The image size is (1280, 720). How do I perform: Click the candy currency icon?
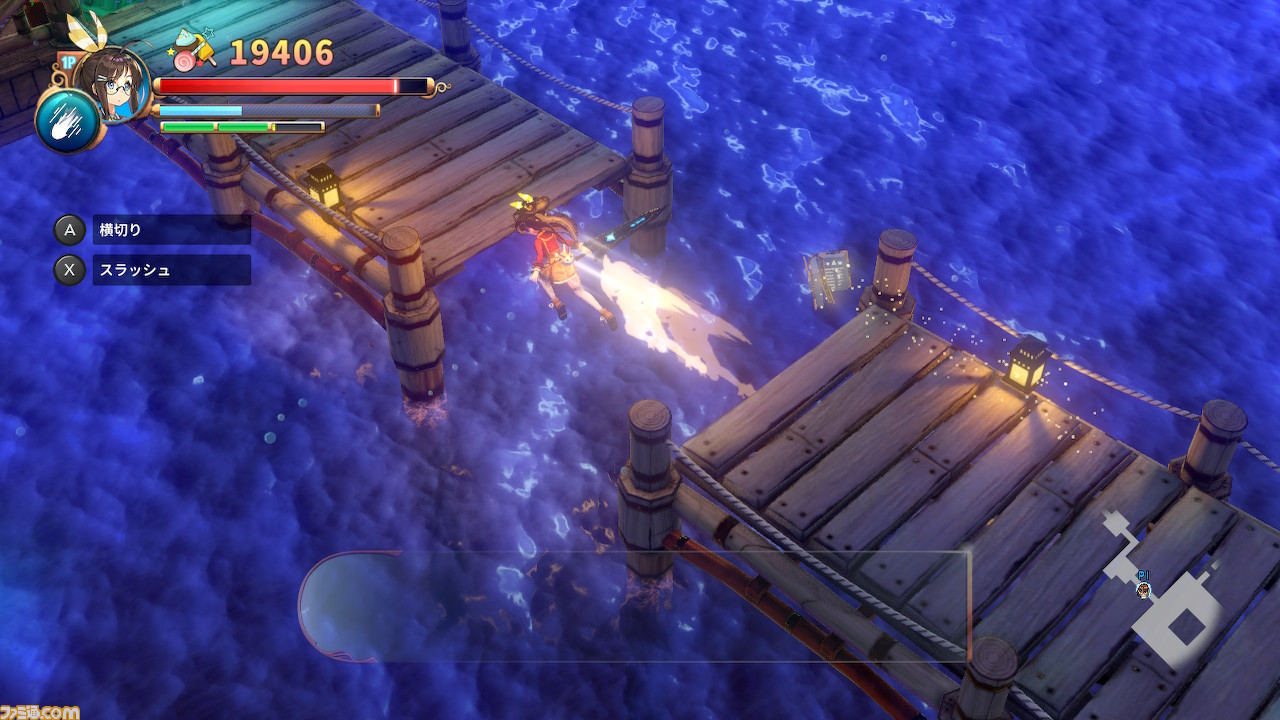coord(194,50)
